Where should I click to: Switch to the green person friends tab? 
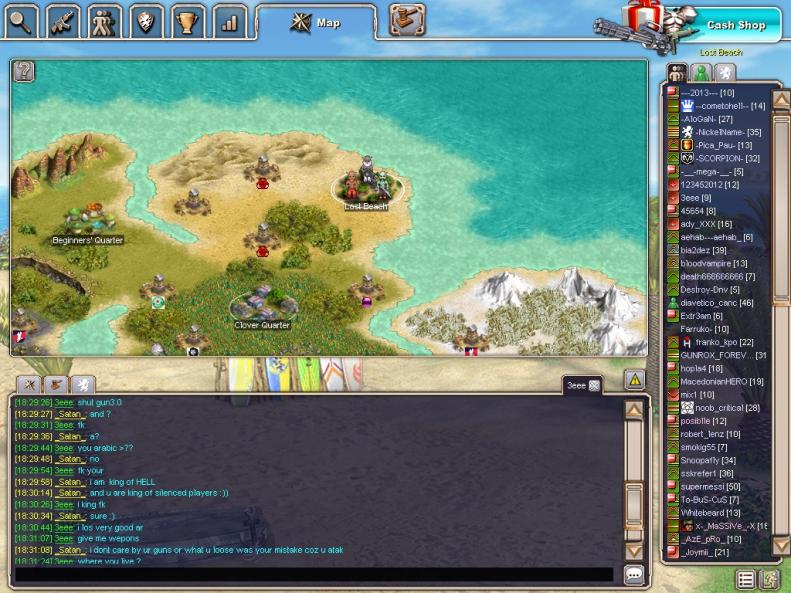pyautogui.click(x=701, y=72)
